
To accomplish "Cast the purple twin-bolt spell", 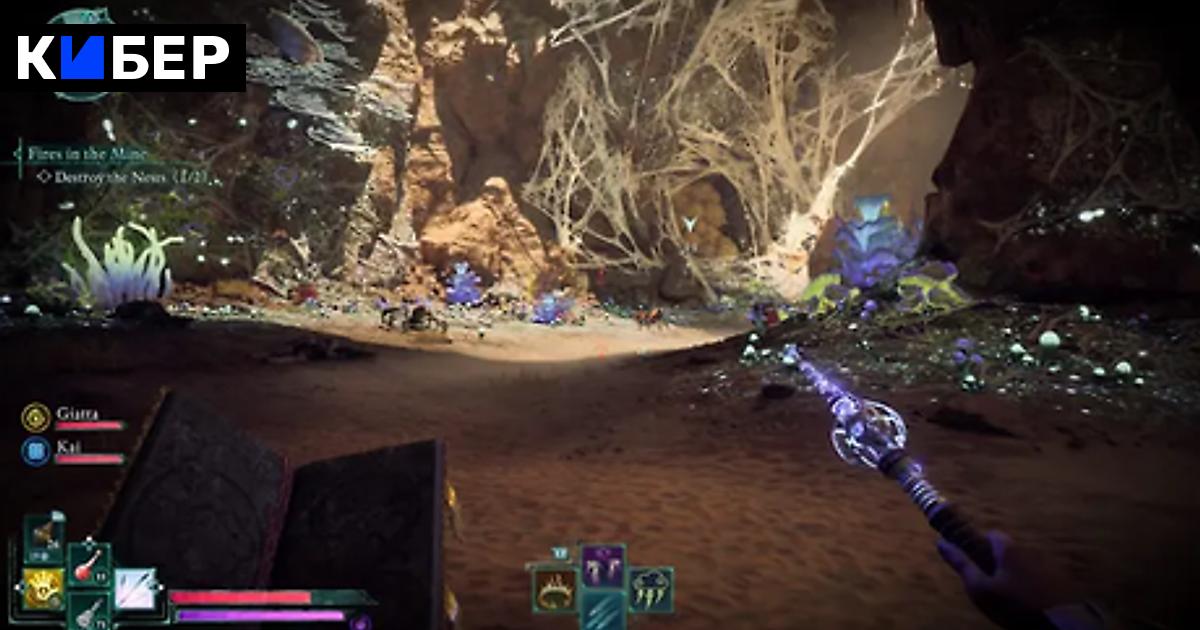I will 604,567.
